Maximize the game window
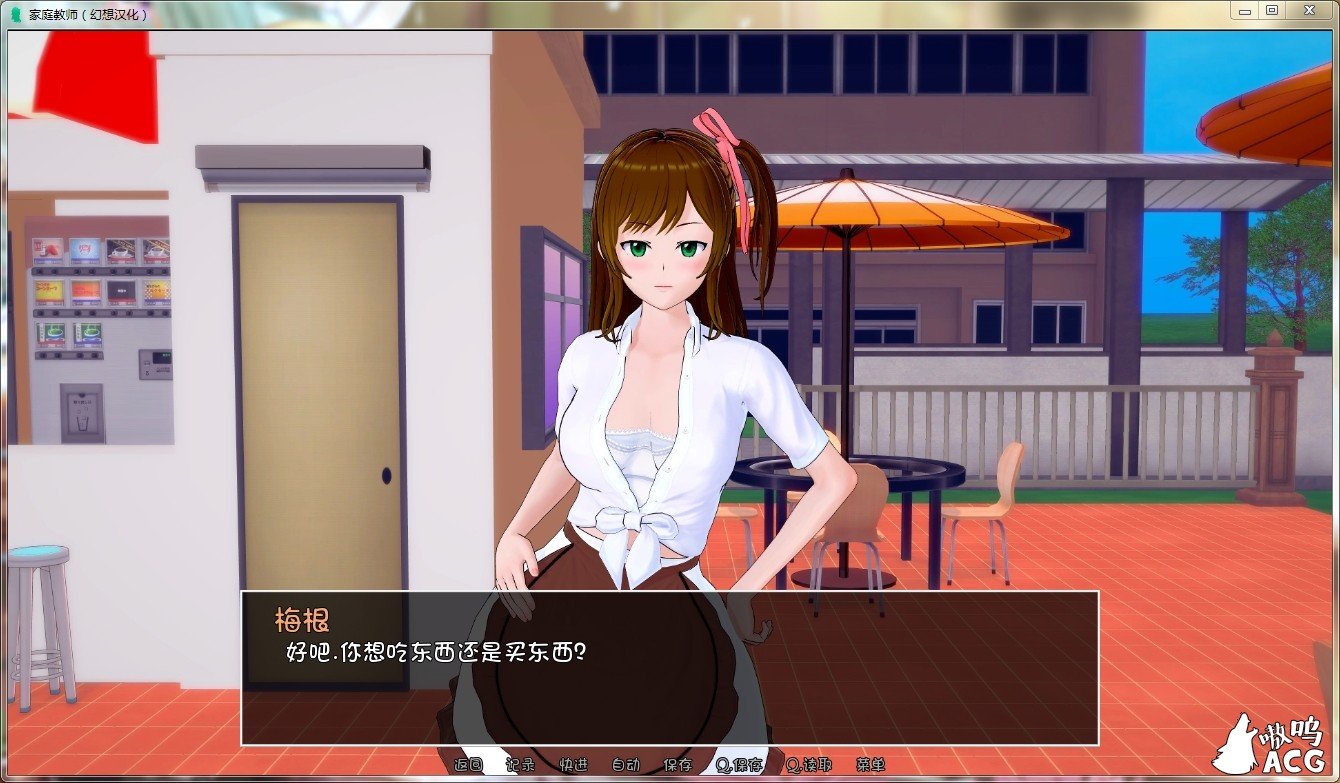The width and height of the screenshot is (1340, 783). pos(1272,10)
